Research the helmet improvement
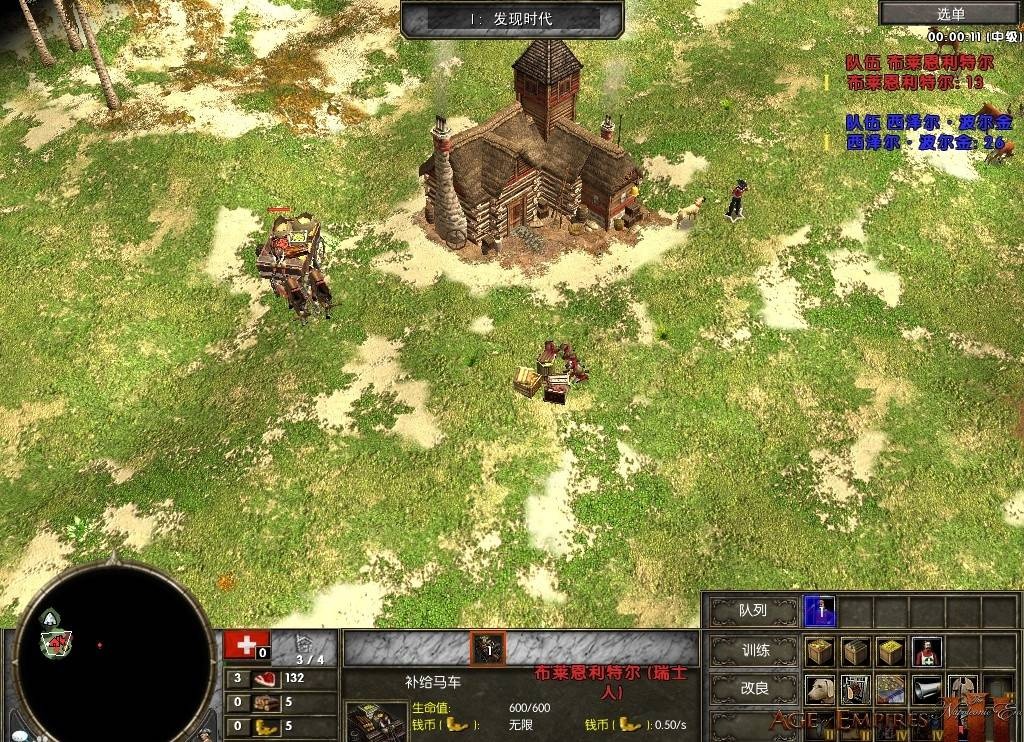The image size is (1024, 742). 960,690
